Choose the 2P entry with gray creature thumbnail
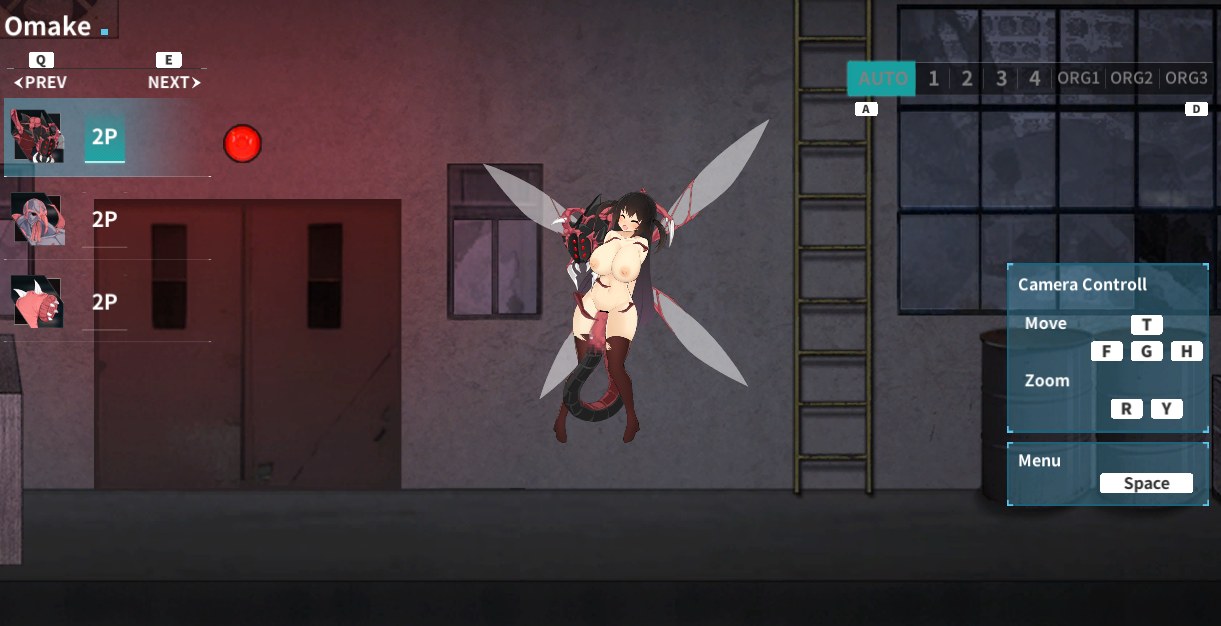The image size is (1221, 626). tap(104, 220)
